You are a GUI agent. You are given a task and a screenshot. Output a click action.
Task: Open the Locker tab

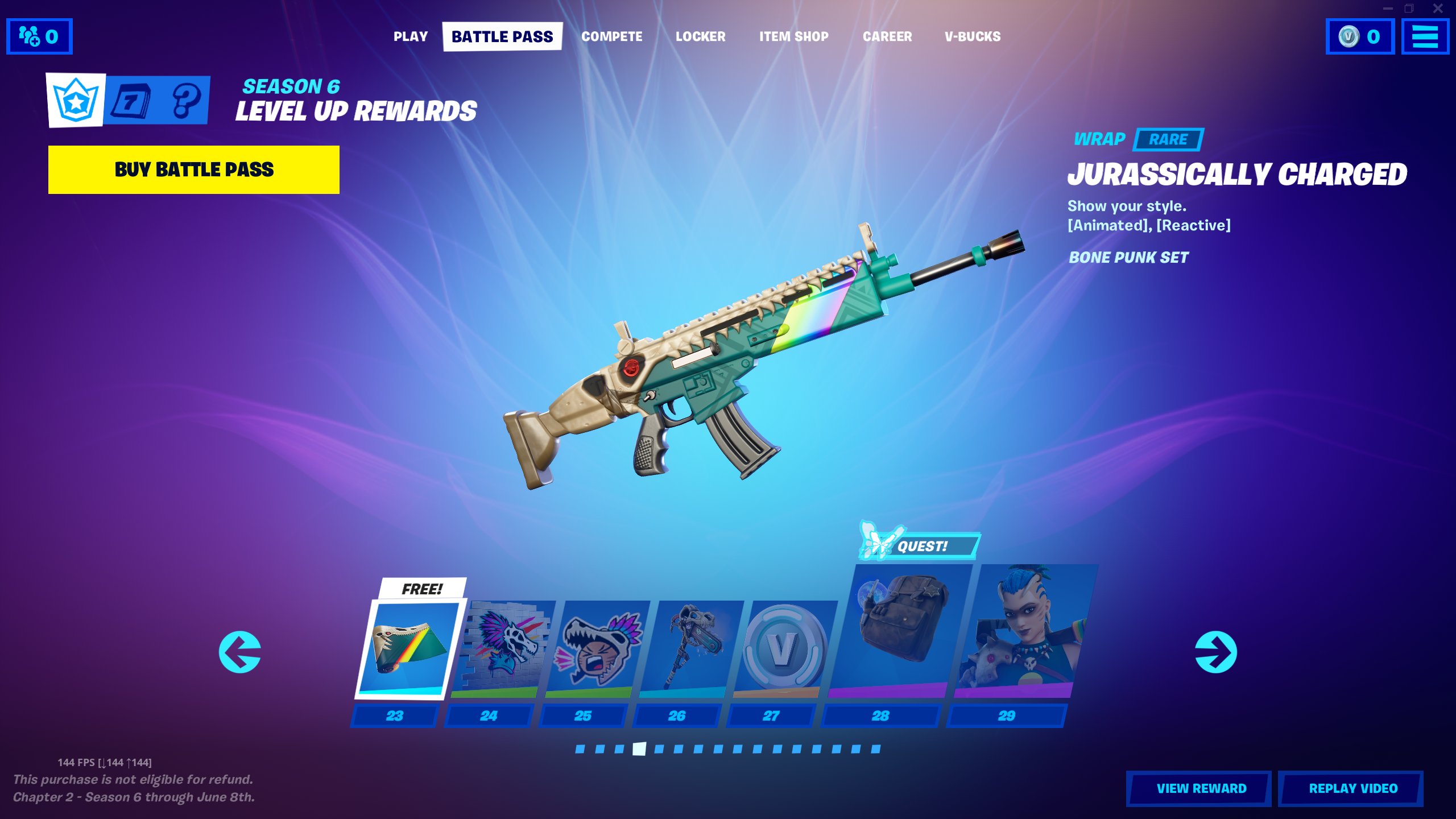point(701,36)
